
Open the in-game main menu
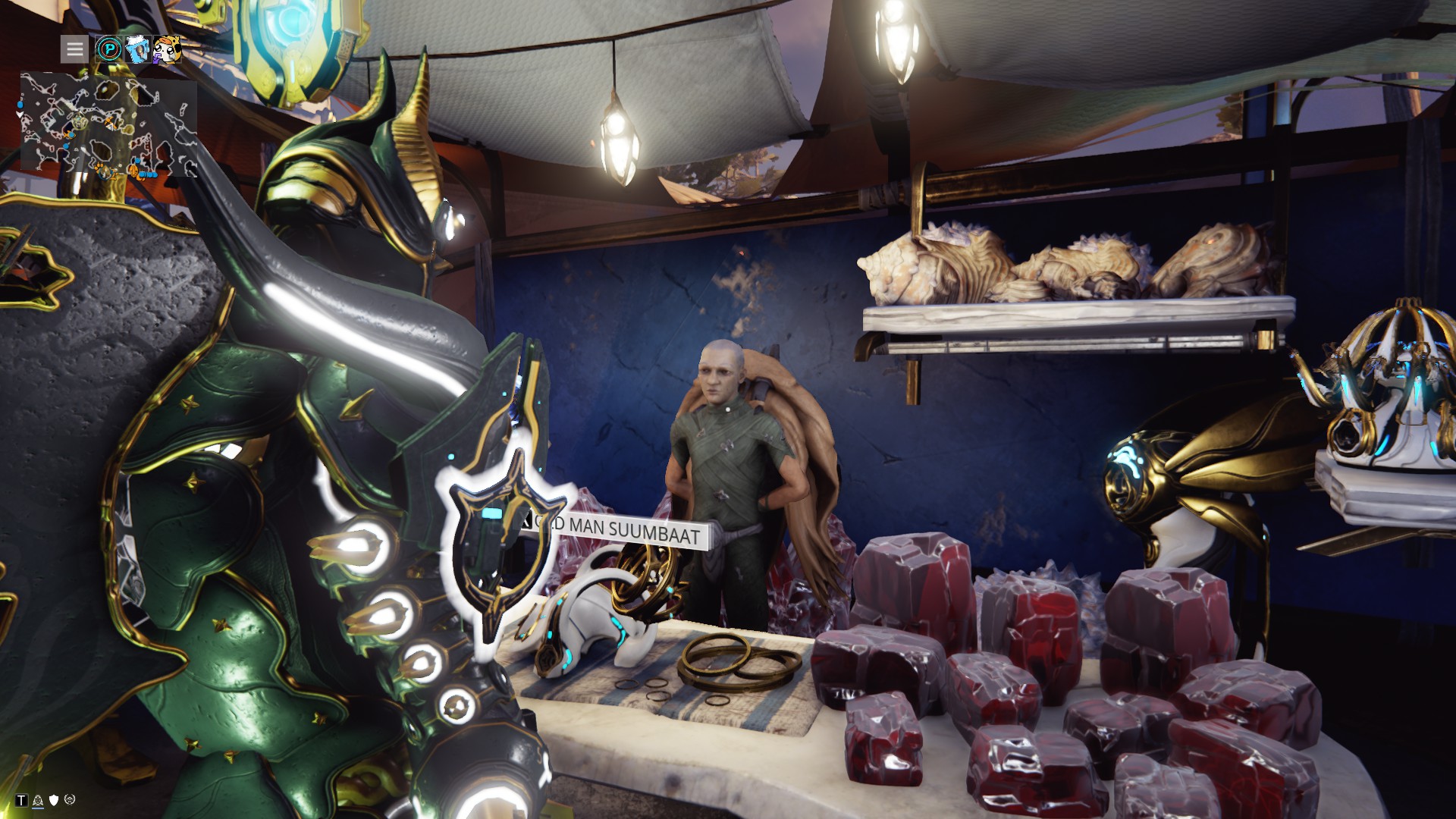click(x=74, y=49)
